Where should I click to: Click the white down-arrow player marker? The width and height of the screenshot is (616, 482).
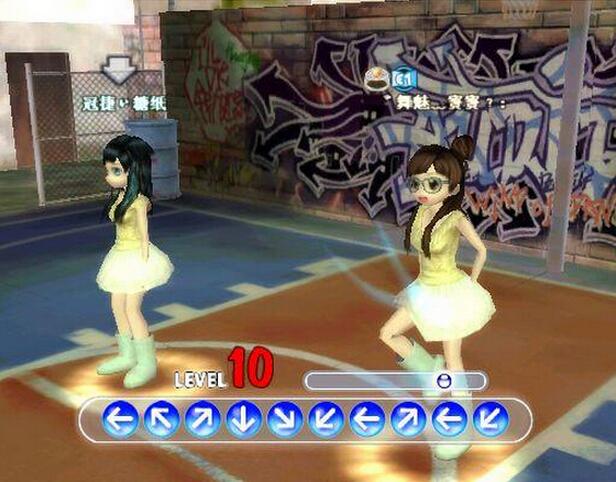pos(121,68)
